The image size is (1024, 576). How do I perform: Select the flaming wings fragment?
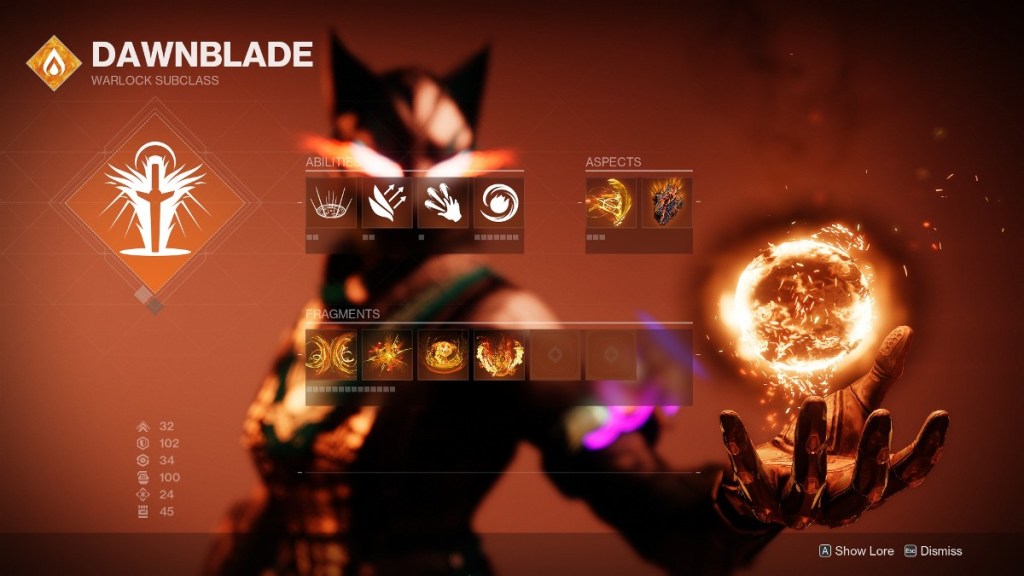pyautogui.click(x=499, y=355)
